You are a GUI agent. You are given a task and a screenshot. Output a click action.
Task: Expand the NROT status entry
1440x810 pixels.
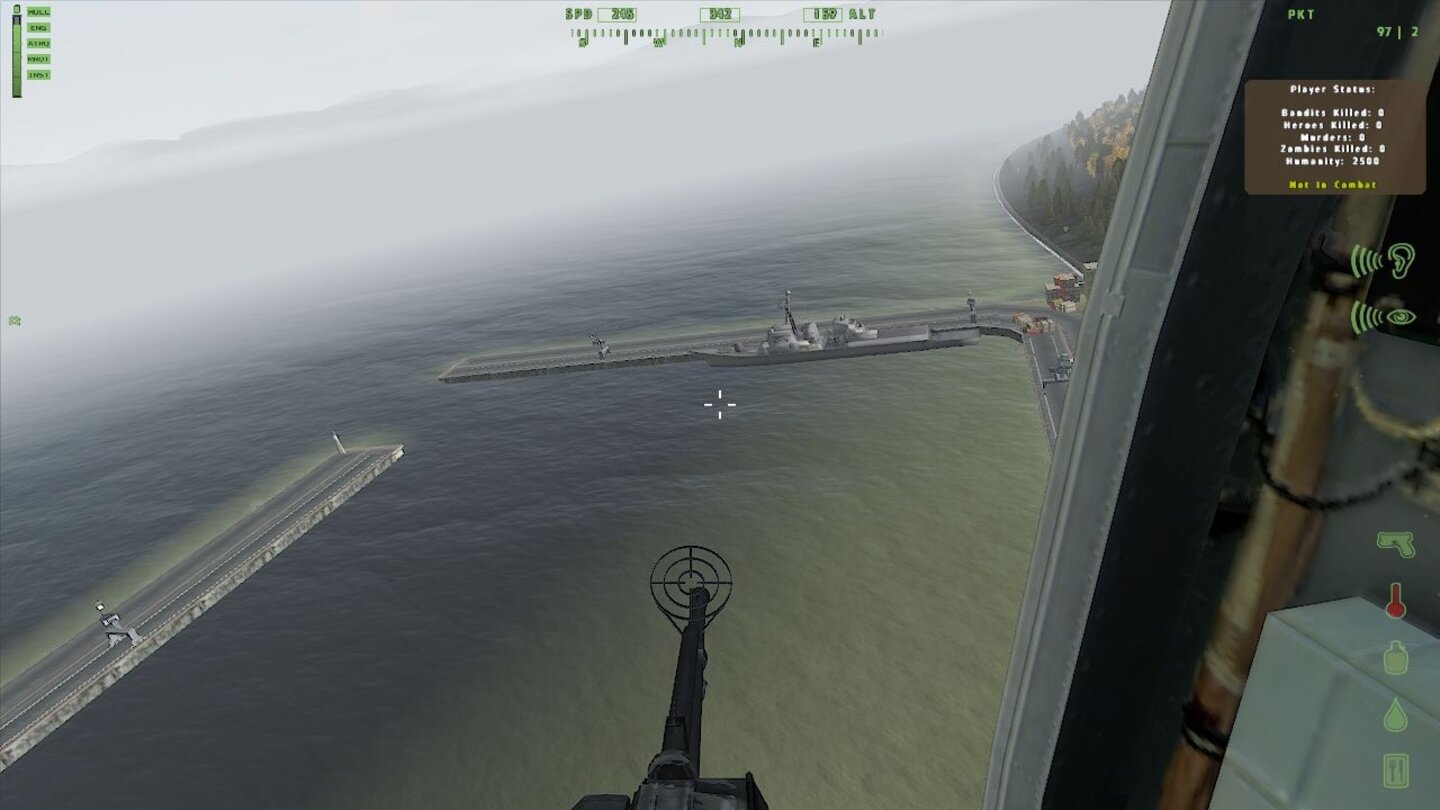[x=38, y=58]
